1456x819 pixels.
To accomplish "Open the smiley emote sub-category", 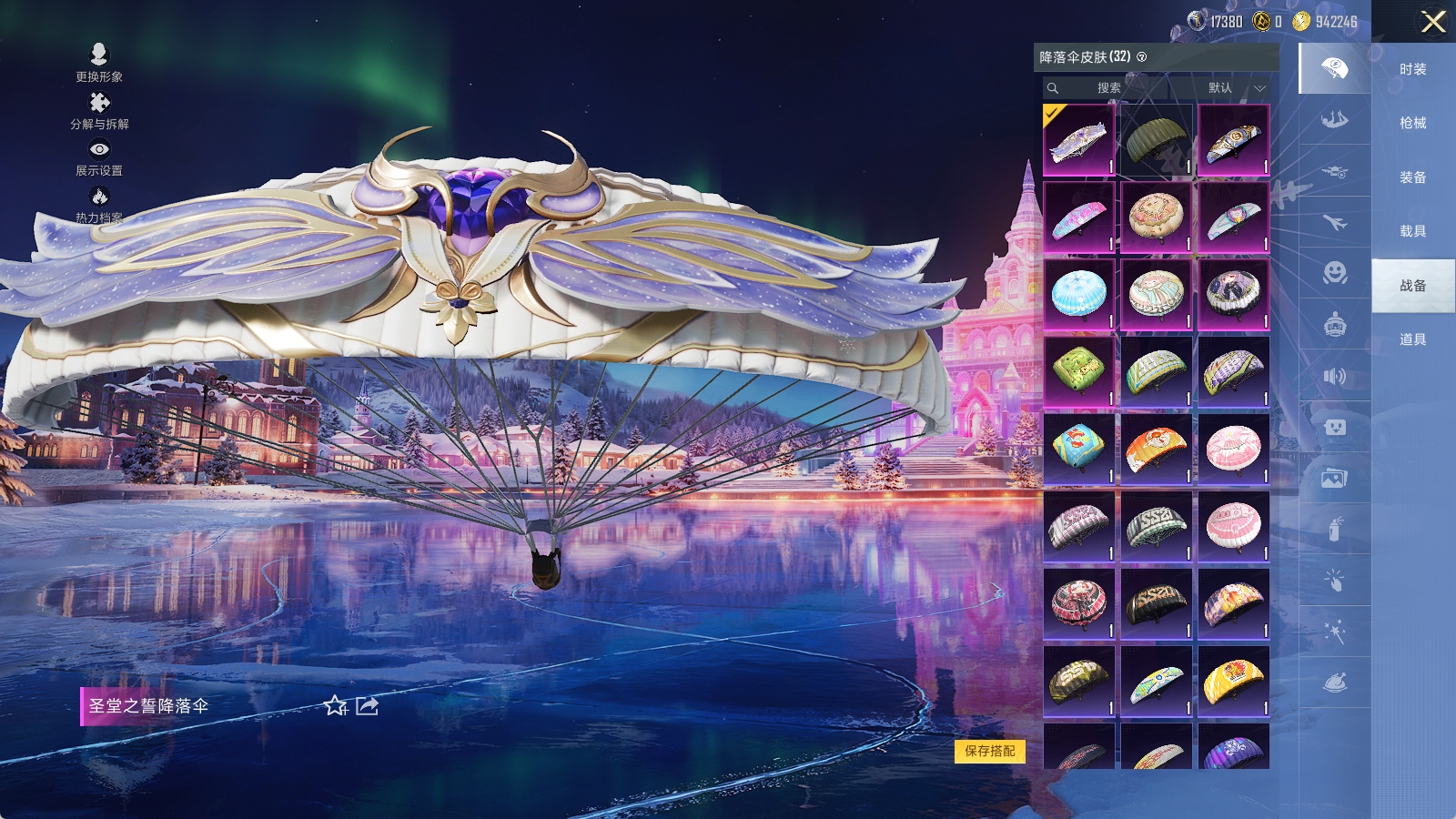I will (x=1334, y=272).
